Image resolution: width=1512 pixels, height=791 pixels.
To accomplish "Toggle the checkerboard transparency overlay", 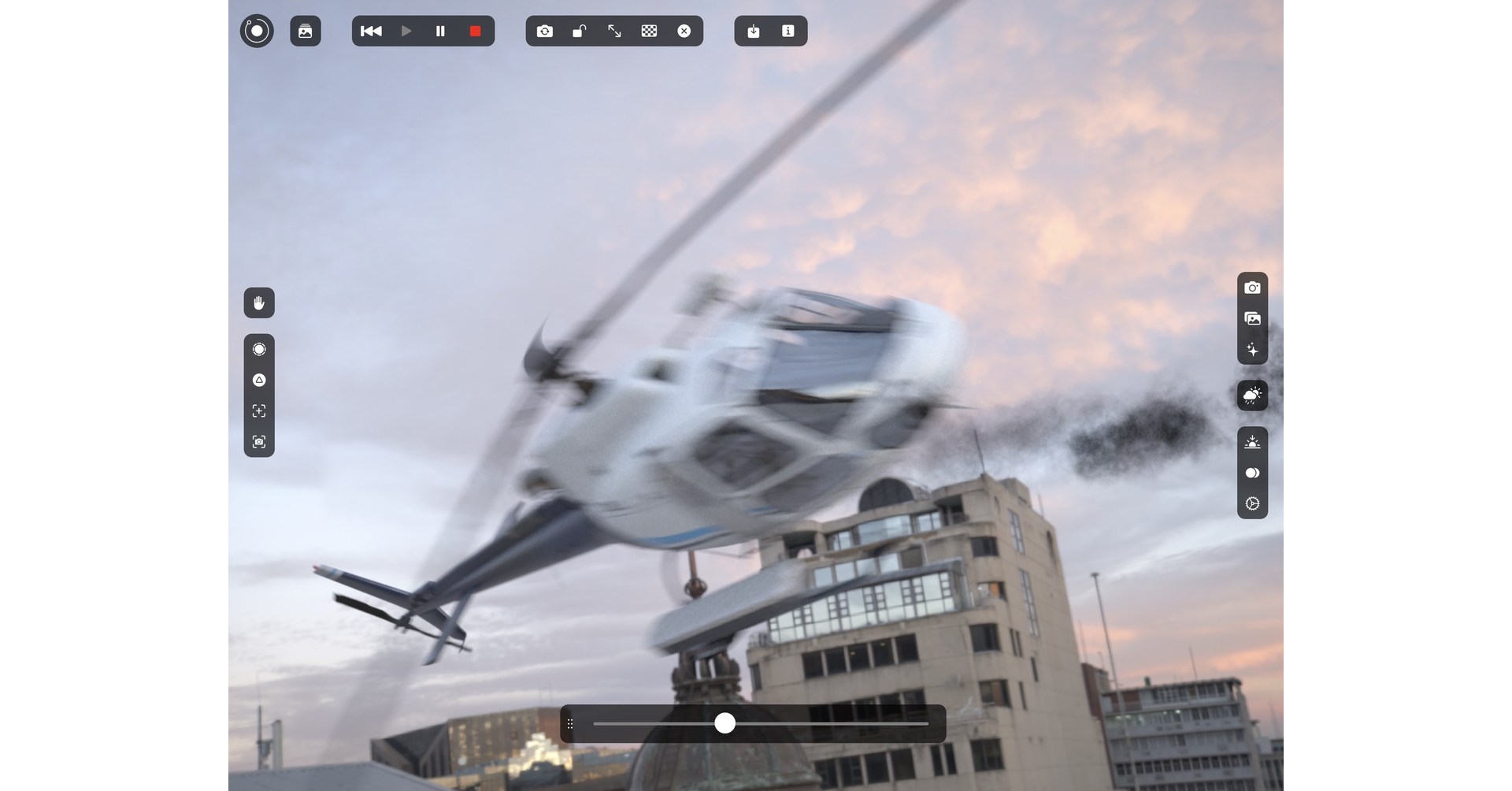I will point(649,31).
